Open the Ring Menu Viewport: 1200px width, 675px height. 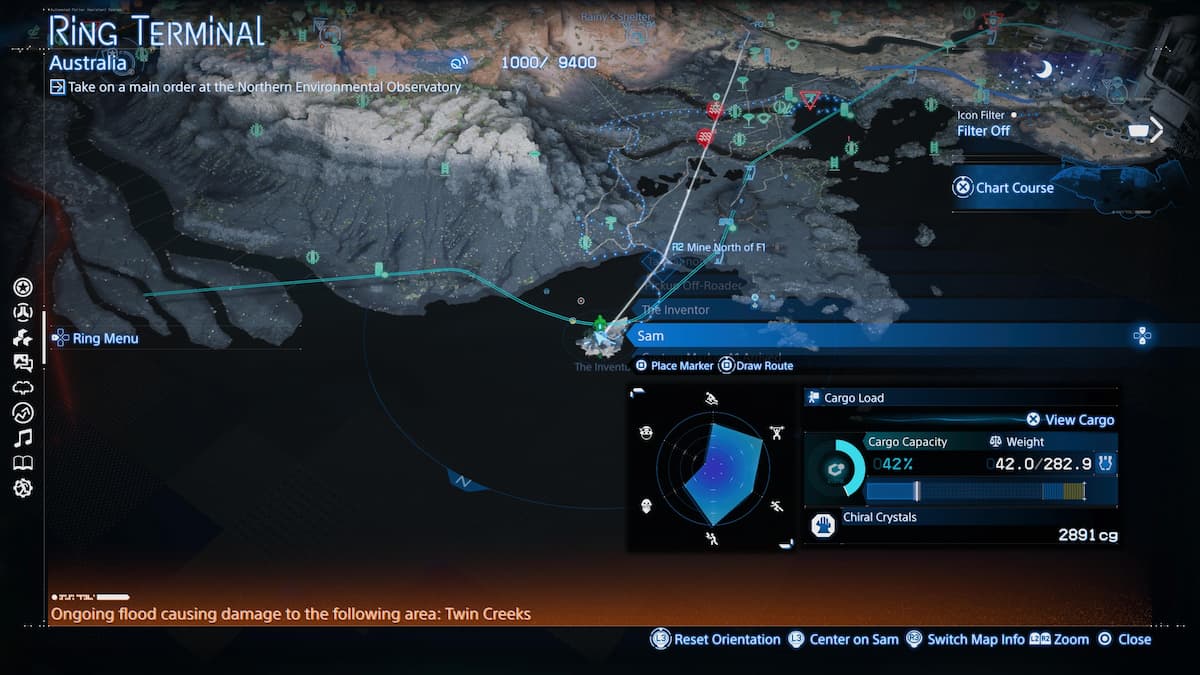[96, 338]
